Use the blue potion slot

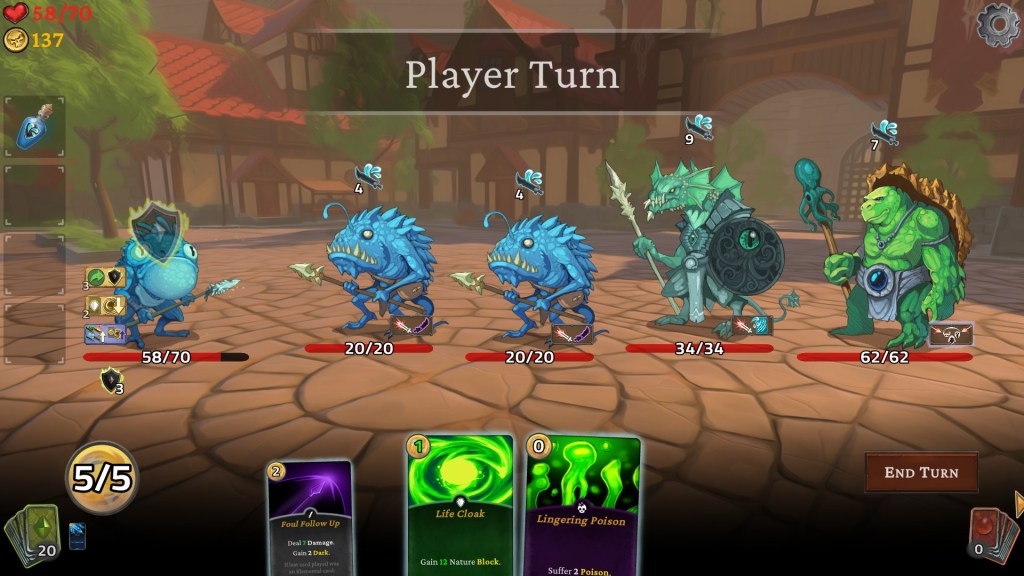coord(35,127)
